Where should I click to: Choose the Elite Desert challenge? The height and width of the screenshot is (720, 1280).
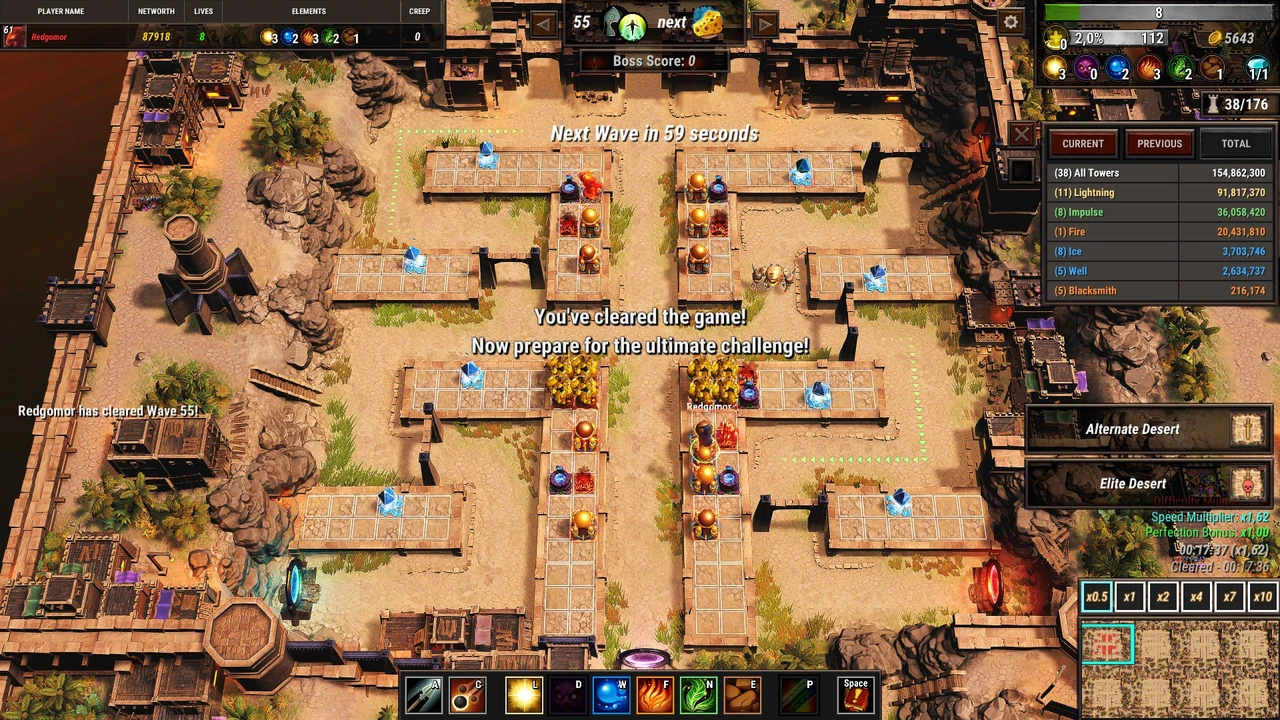[x=1133, y=483]
